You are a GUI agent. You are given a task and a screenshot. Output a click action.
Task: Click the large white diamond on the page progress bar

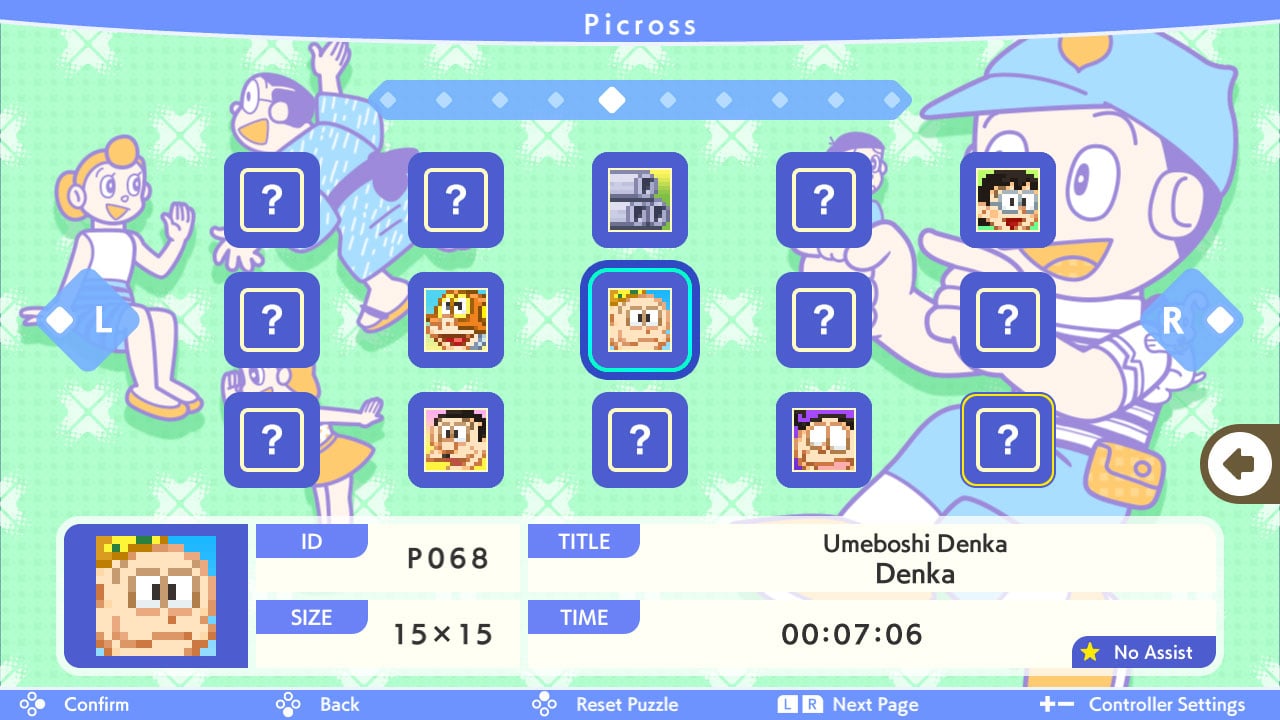pyautogui.click(x=612, y=100)
